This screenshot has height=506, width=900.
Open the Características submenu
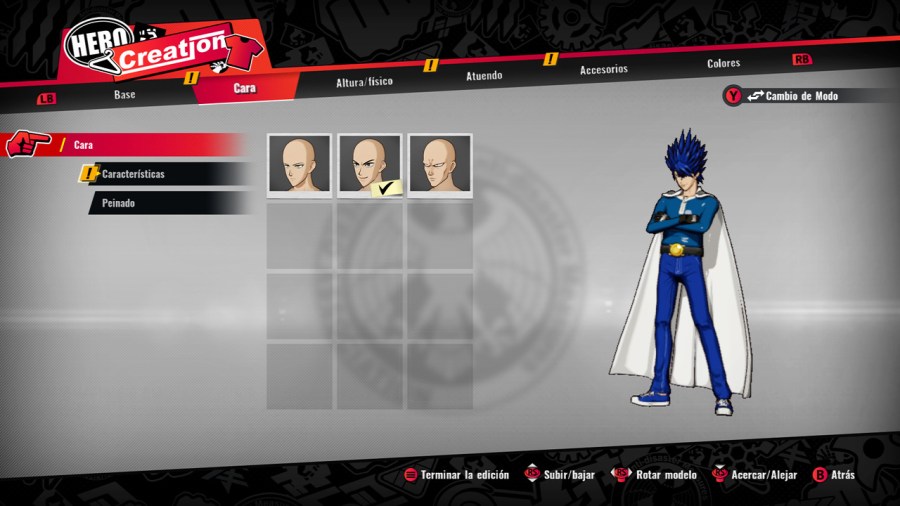click(x=134, y=174)
